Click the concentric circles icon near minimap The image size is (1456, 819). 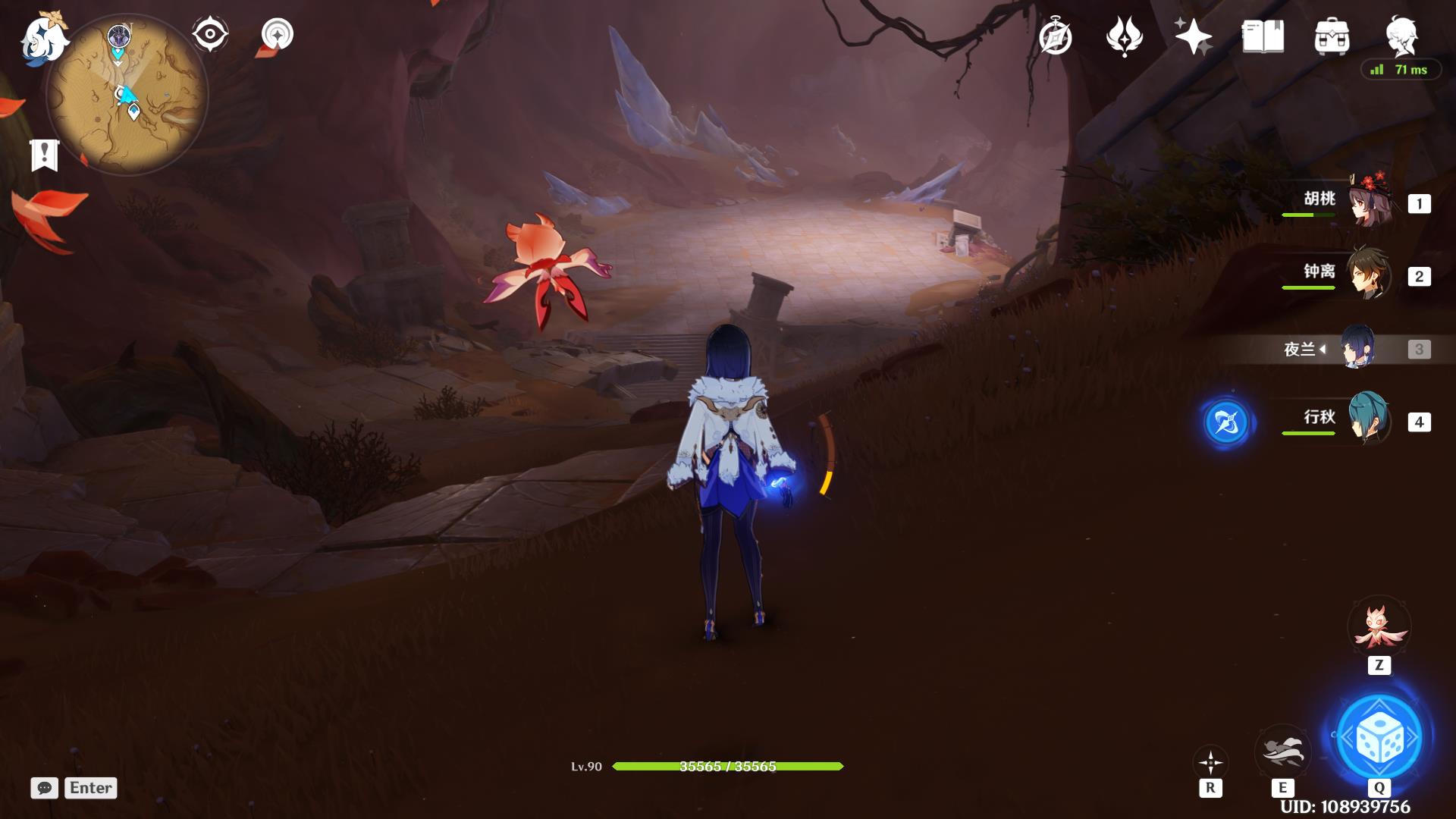(x=277, y=34)
